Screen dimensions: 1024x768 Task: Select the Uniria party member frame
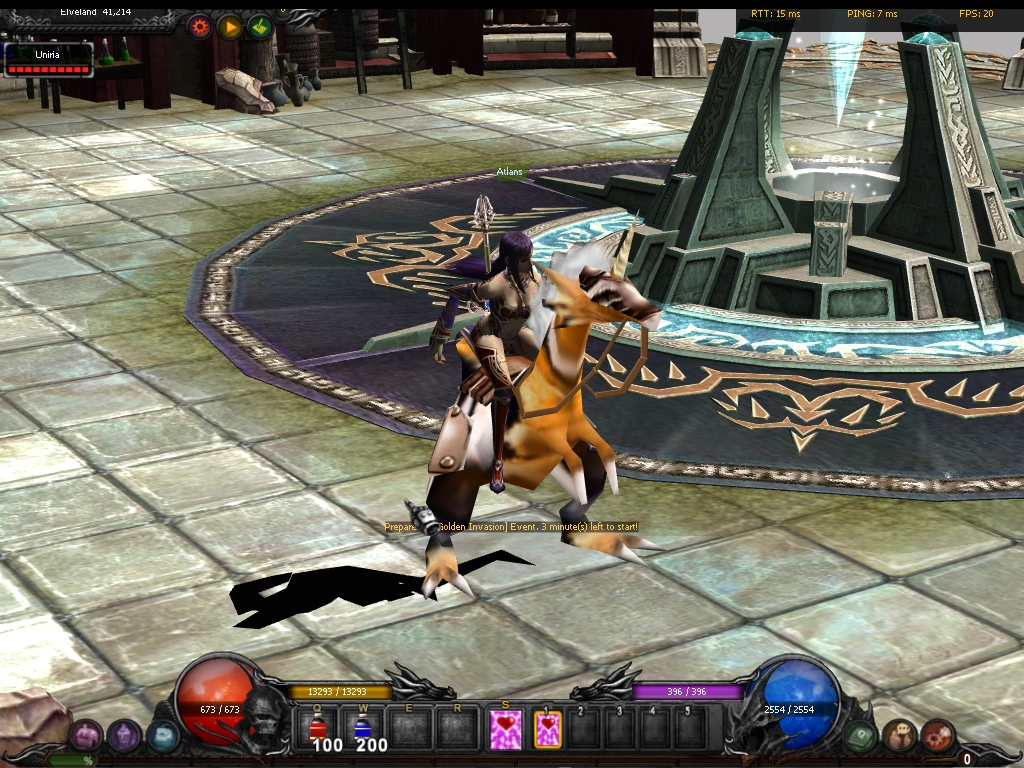click(x=48, y=59)
